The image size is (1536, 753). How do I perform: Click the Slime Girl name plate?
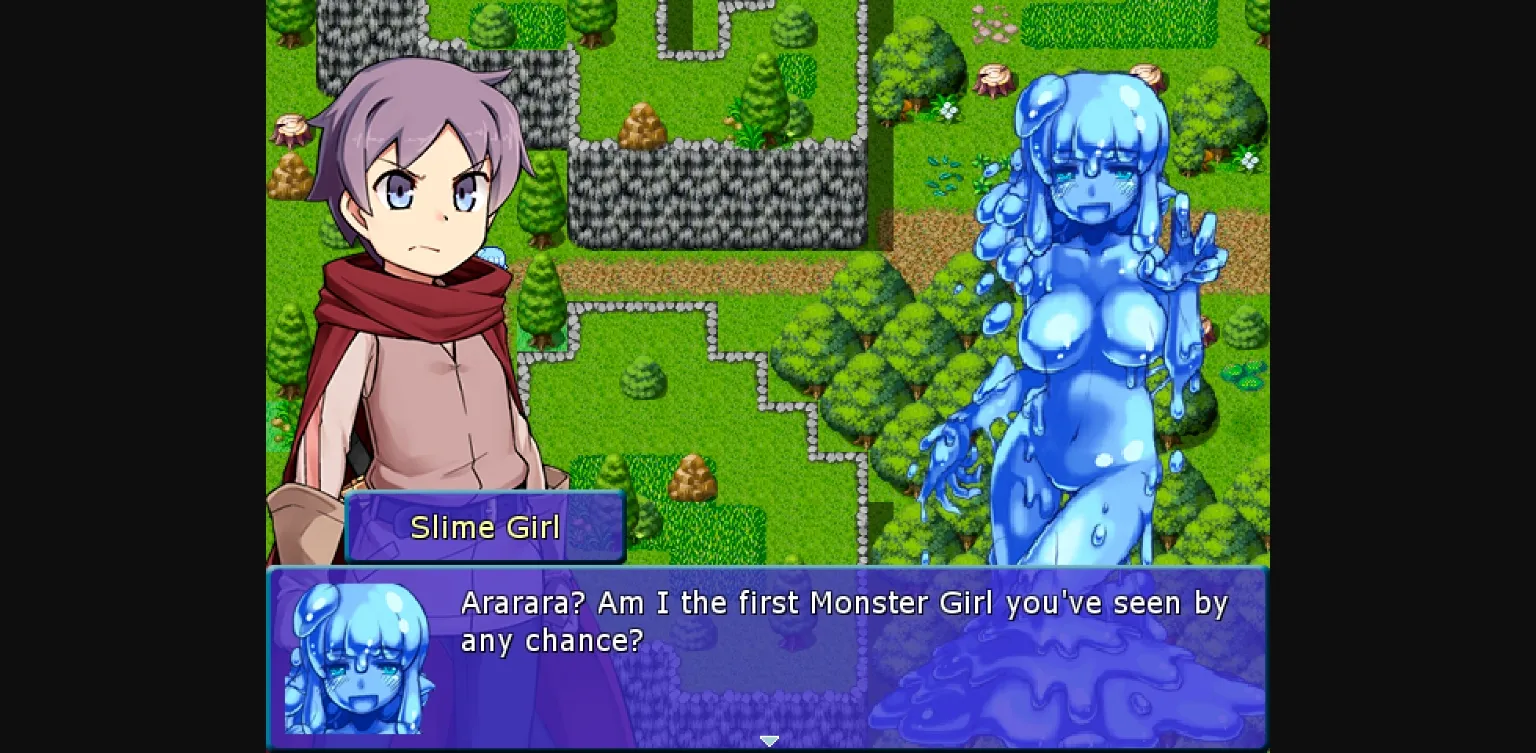coord(484,527)
